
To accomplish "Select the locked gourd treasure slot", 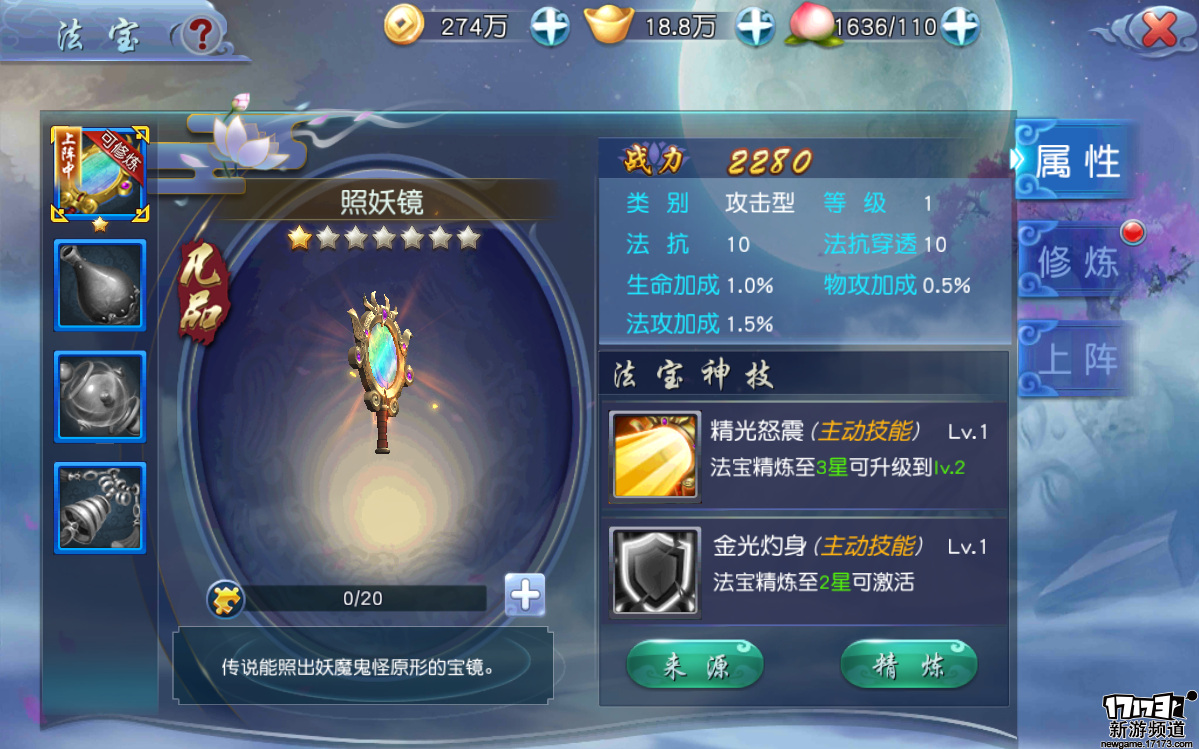I will click(x=100, y=285).
